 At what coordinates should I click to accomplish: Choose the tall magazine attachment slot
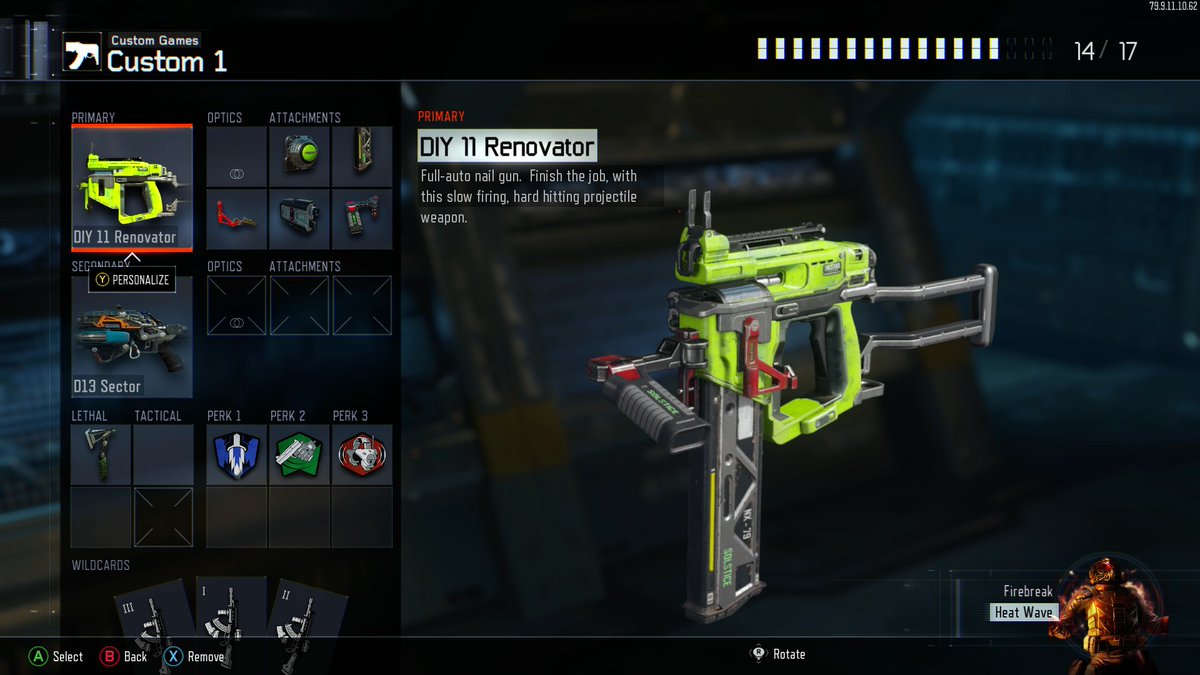coord(361,157)
